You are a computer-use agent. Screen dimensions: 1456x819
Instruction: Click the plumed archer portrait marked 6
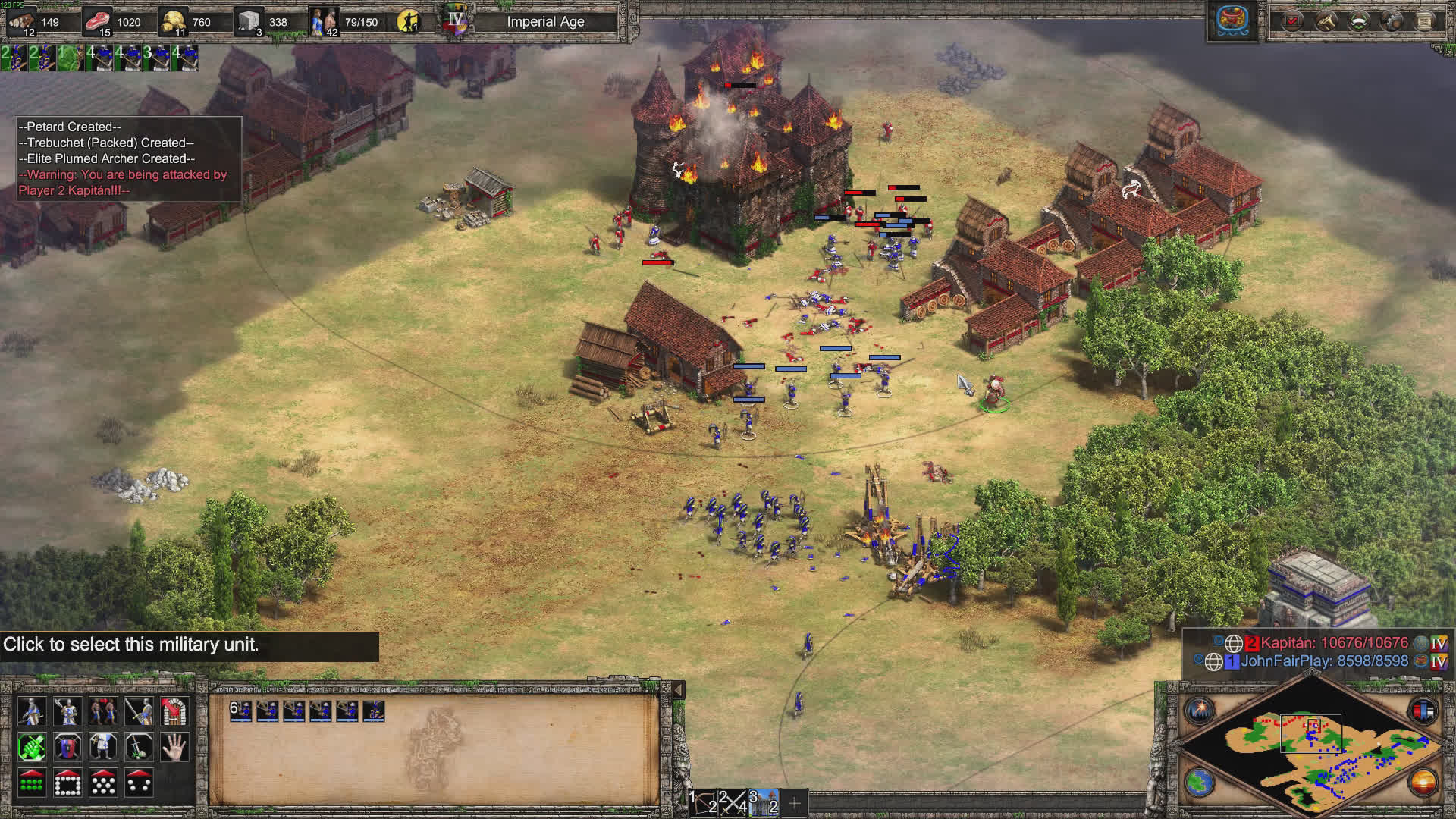pyautogui.click(x=241, y=711)
